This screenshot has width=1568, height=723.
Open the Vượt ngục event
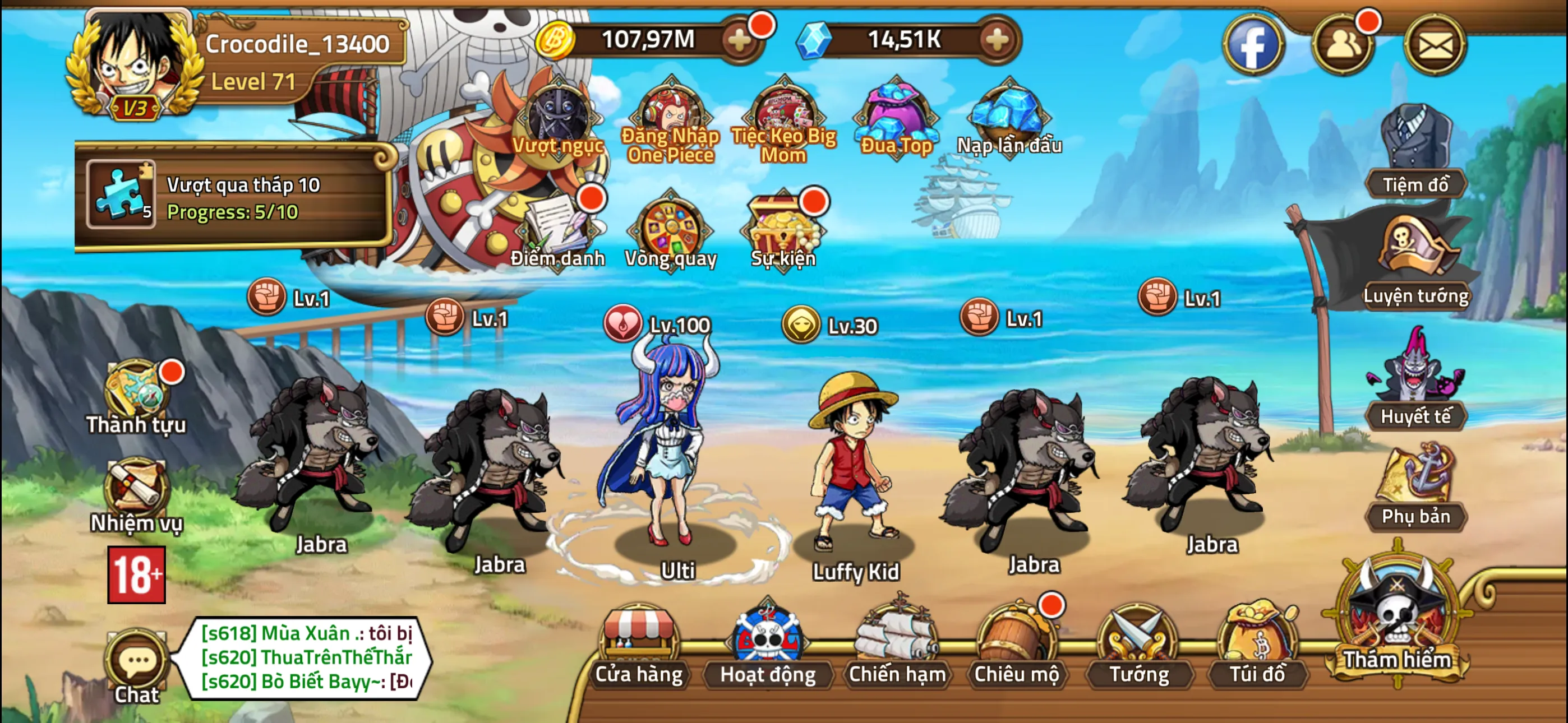click(557, 121)
